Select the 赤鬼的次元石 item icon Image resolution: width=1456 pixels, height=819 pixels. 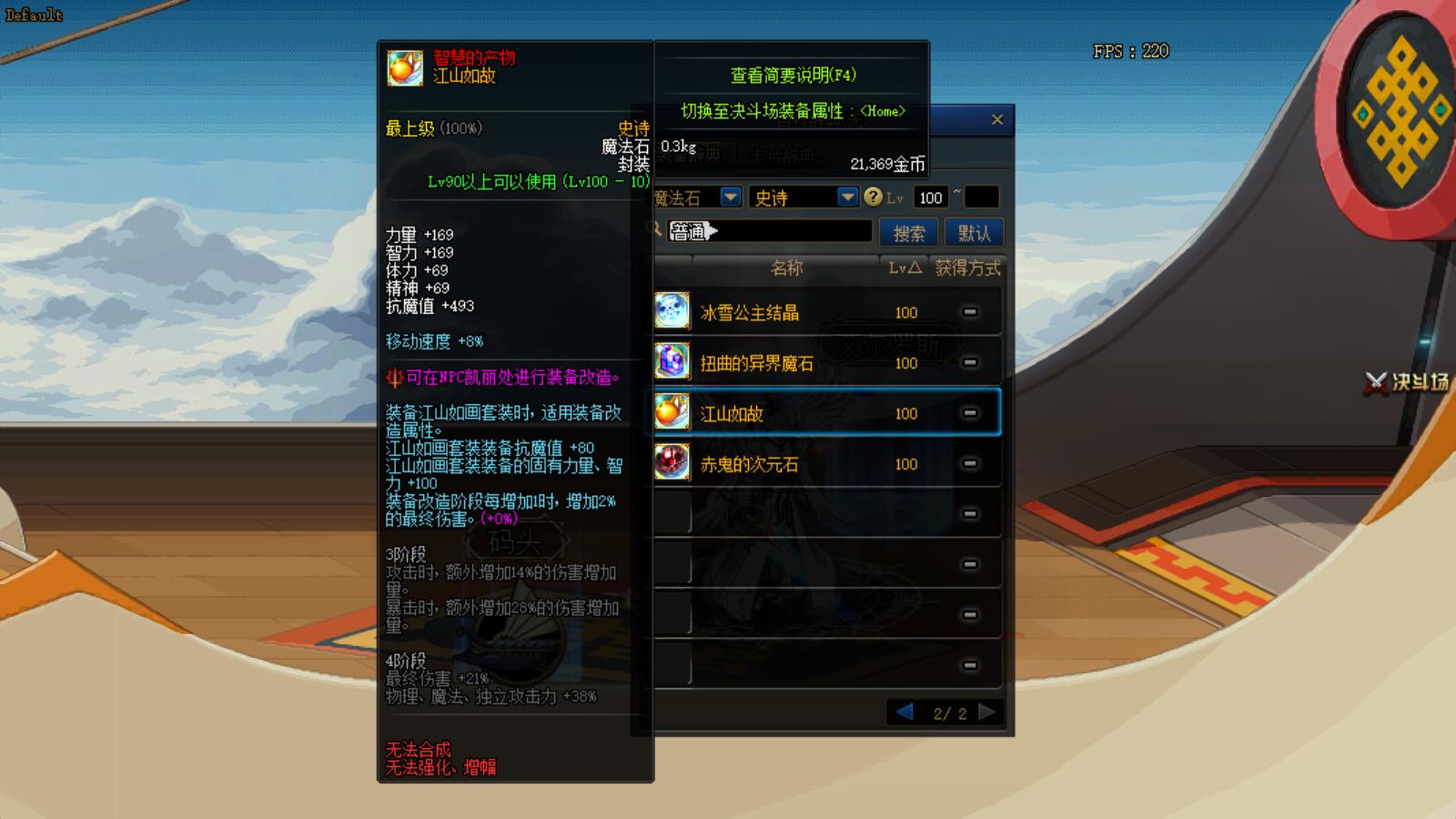click(671, 463)
